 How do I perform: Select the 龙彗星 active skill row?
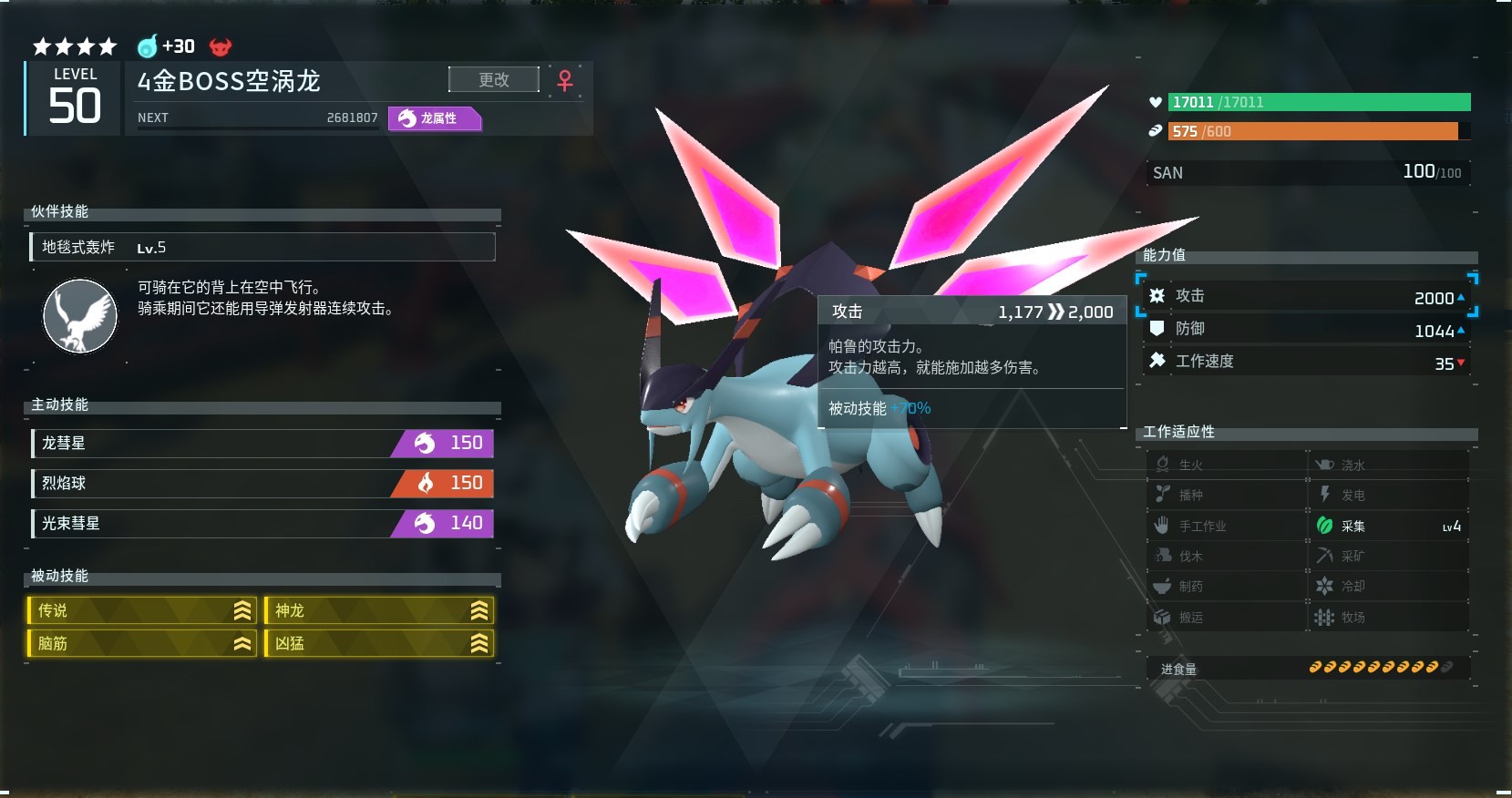(x=262, y=444)
